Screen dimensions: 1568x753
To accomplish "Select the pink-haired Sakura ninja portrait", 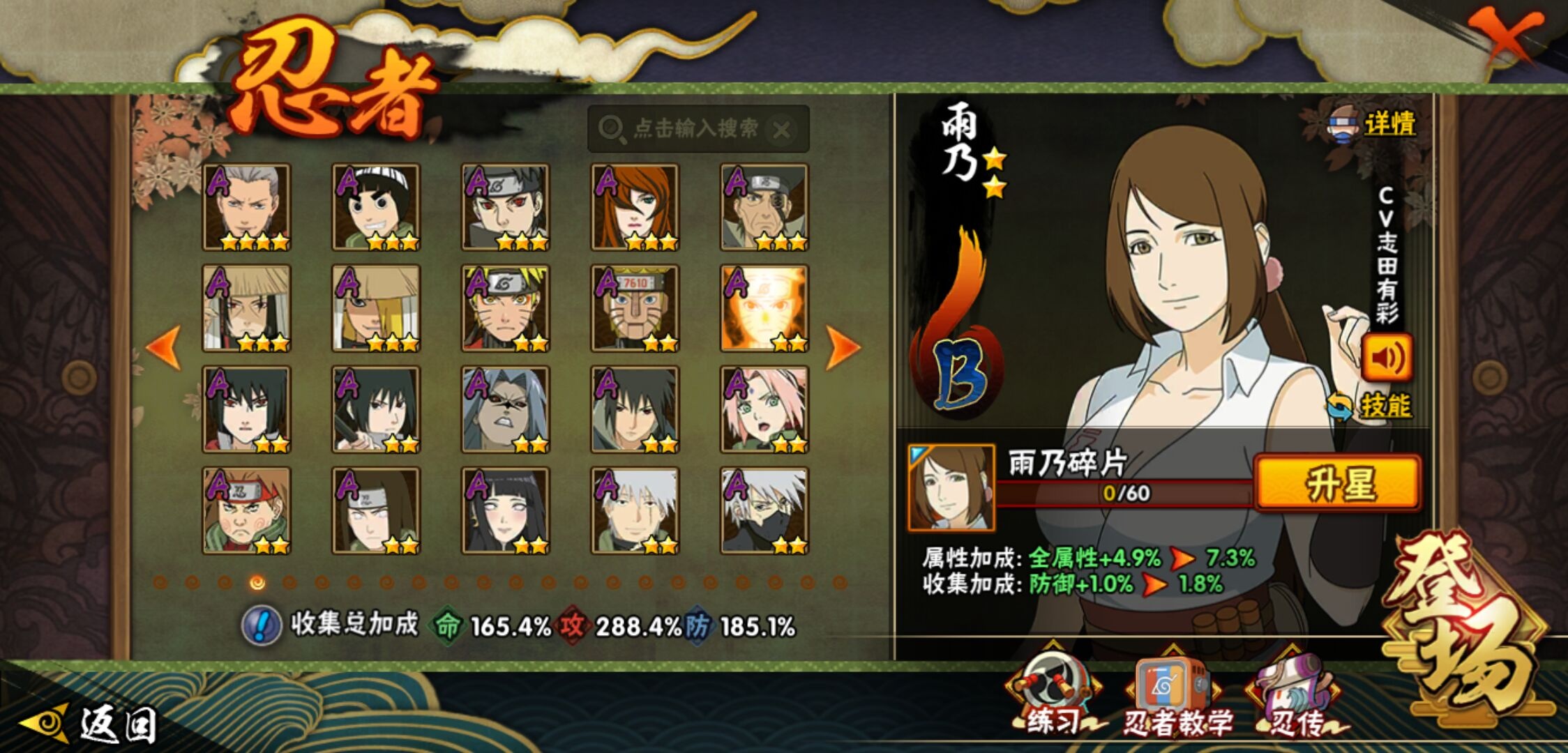I will click(x=764, y=409).
